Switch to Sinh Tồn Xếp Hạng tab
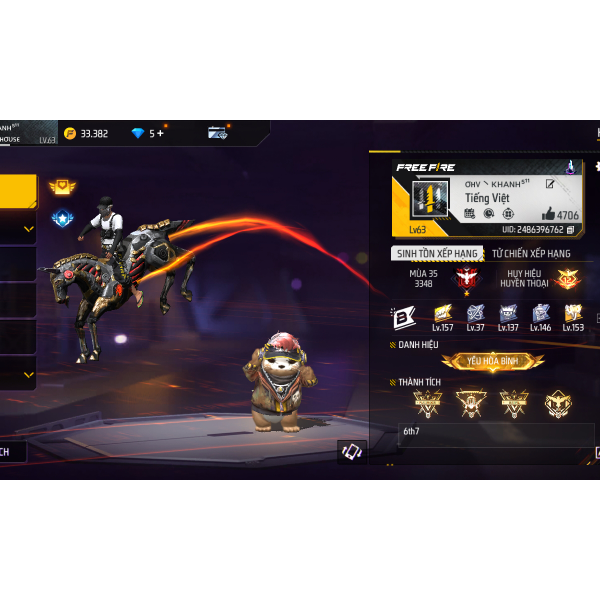This screenshot has width=600, height=600. pos(435,253)
